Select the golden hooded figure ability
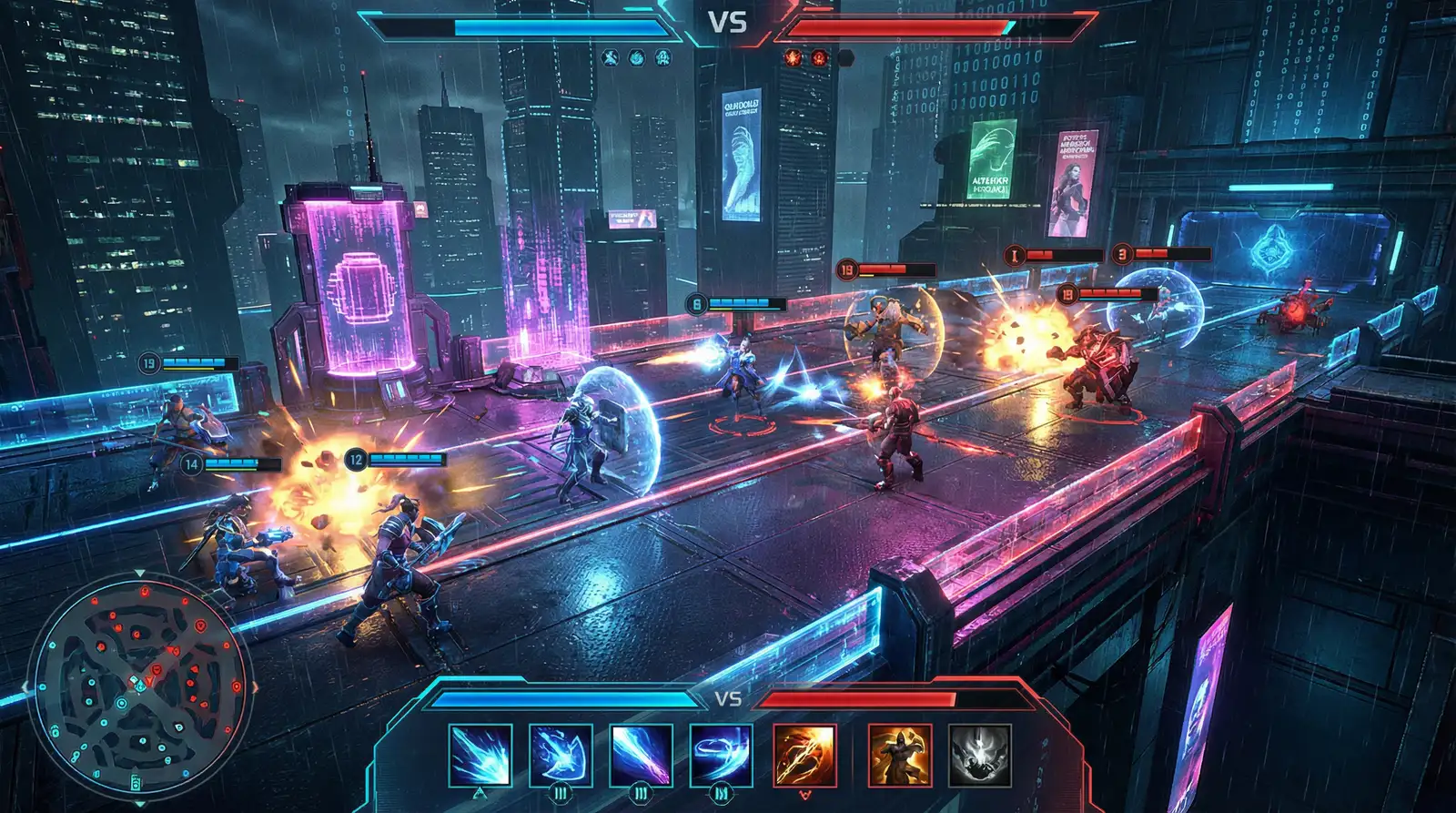 [x=899, y=755]
